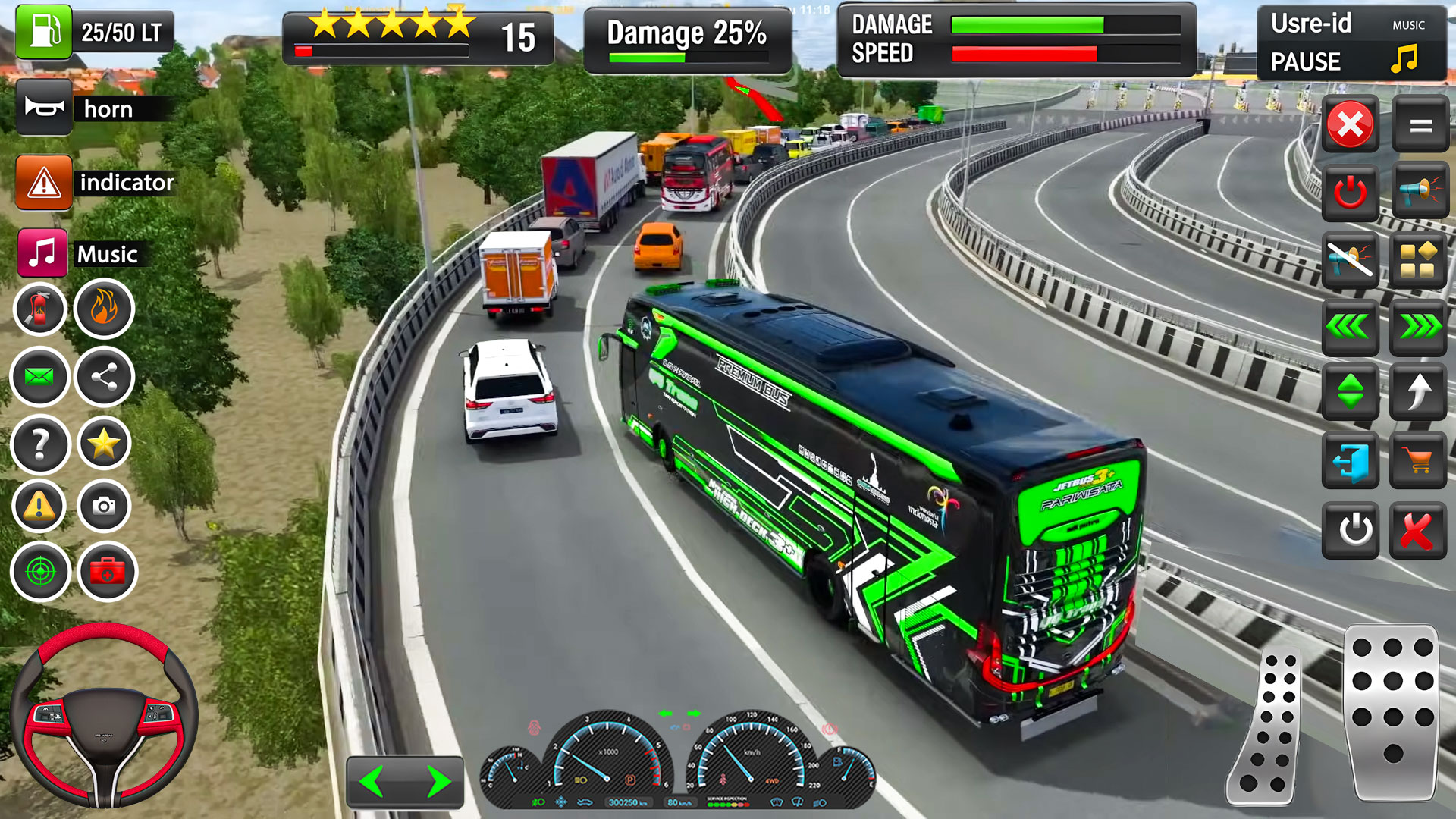Toggle music with the yellow note icon
This screenshot has width=1456, height=819.
point(1404,58)
